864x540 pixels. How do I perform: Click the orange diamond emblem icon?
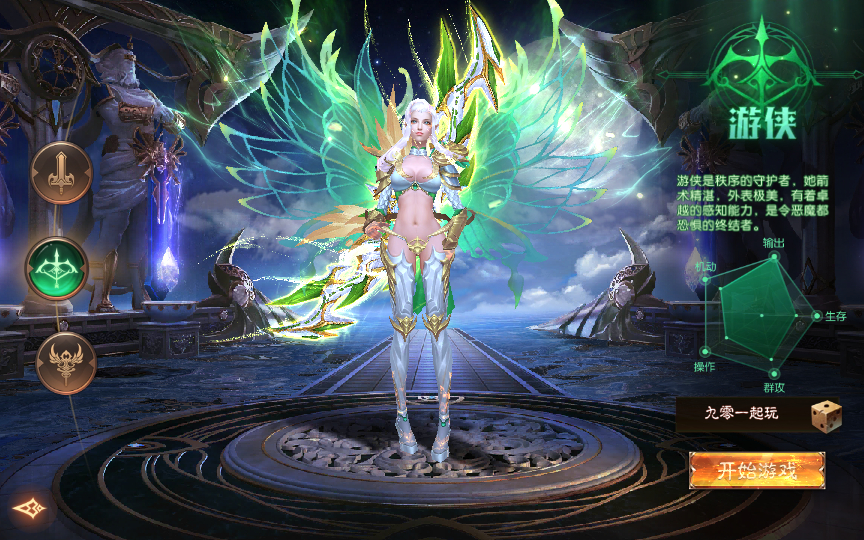[30, 509]
